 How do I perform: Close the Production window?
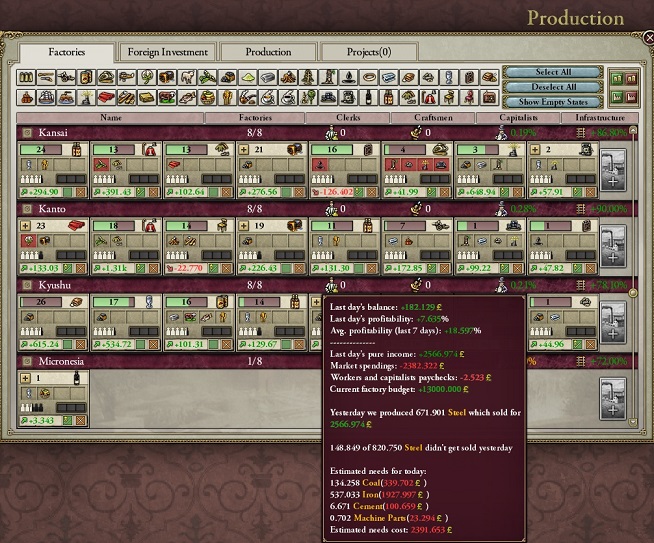pos(646,37)
